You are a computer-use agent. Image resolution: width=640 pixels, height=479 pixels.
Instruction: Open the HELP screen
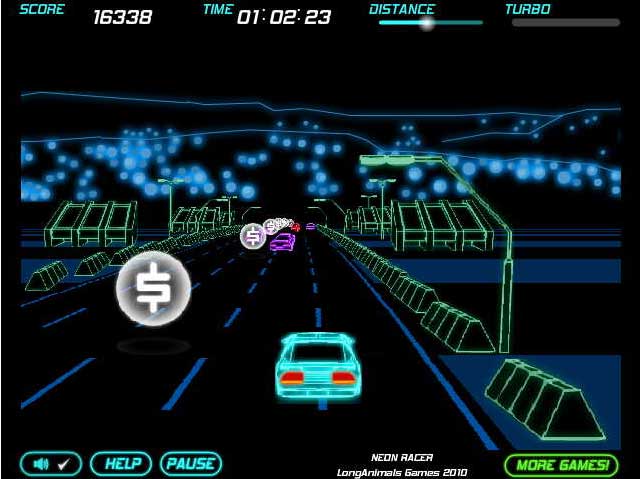[121, 464]
